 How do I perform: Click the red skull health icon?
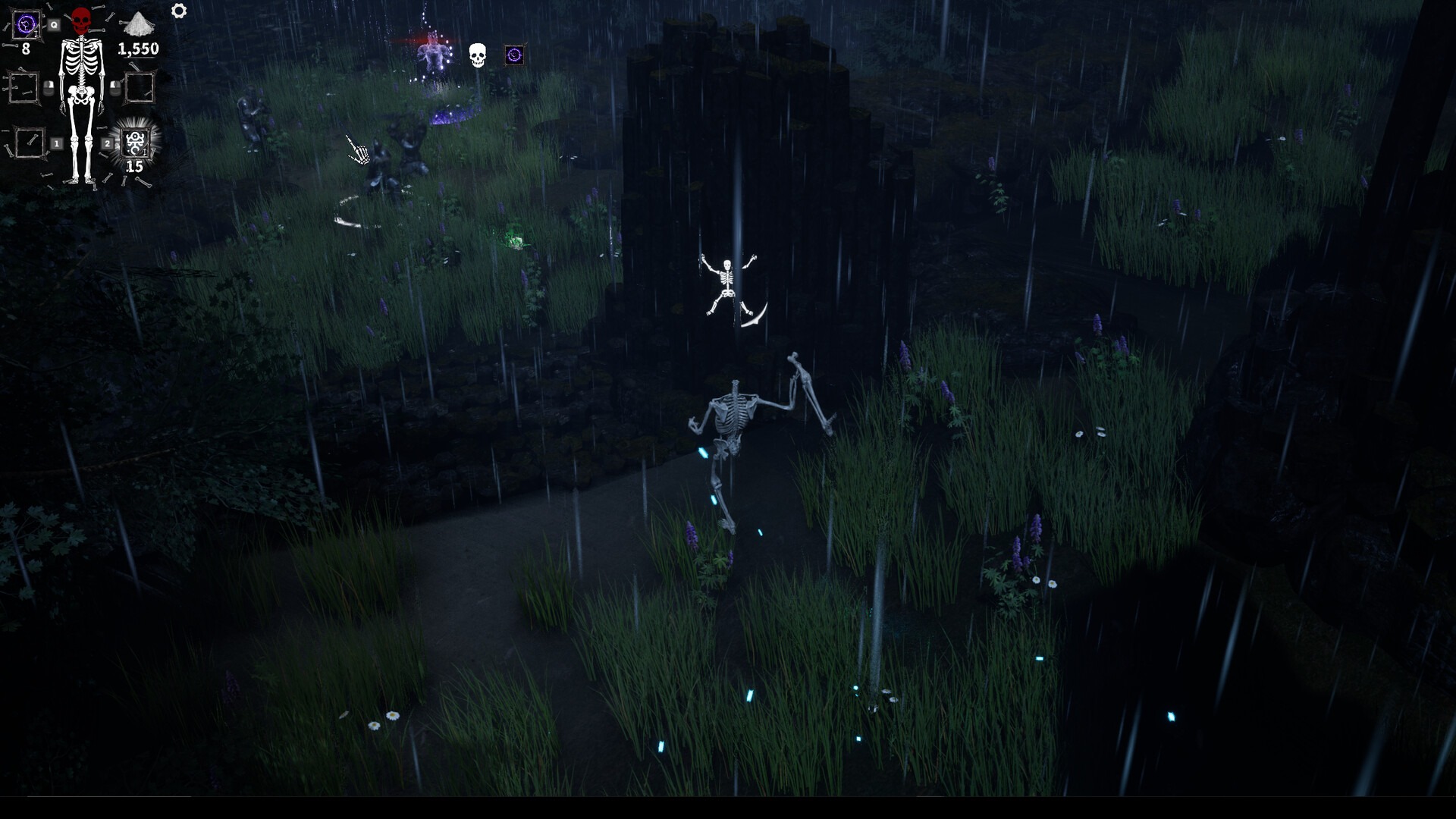81,20
